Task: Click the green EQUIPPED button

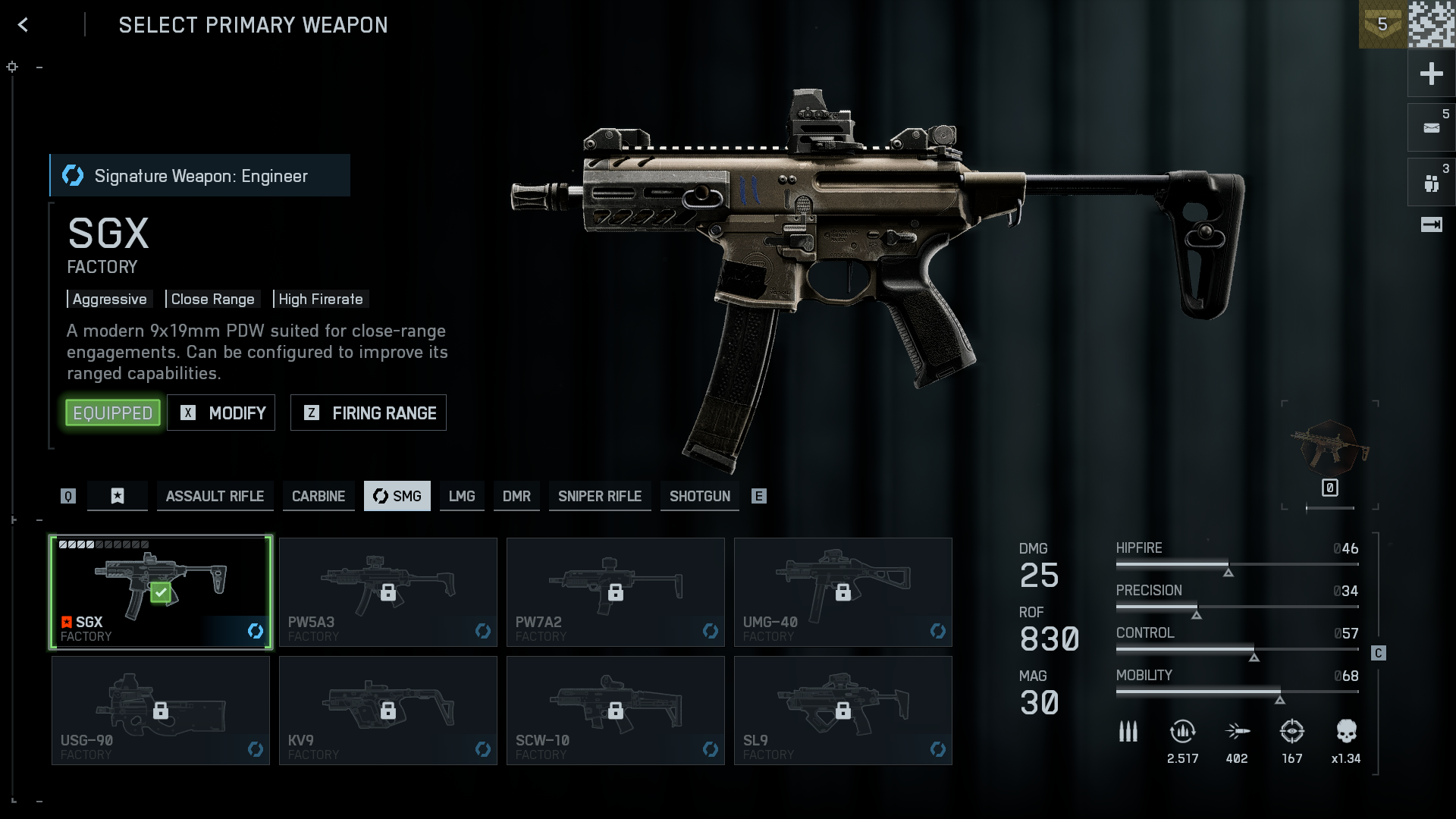Action: tap(113, 413)
